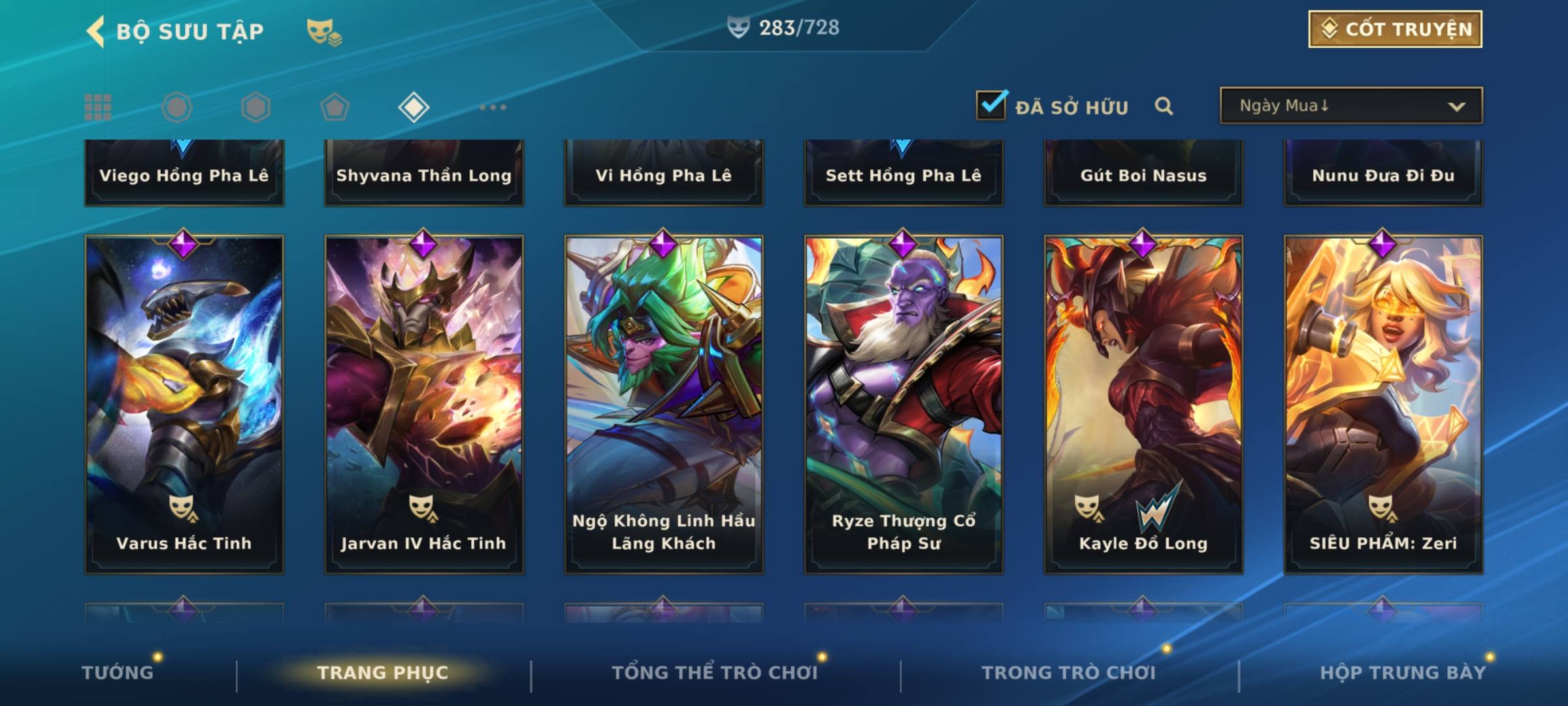
Task: Show more filters via three dots
Action: pyautogui.click(x=493, y=107)
